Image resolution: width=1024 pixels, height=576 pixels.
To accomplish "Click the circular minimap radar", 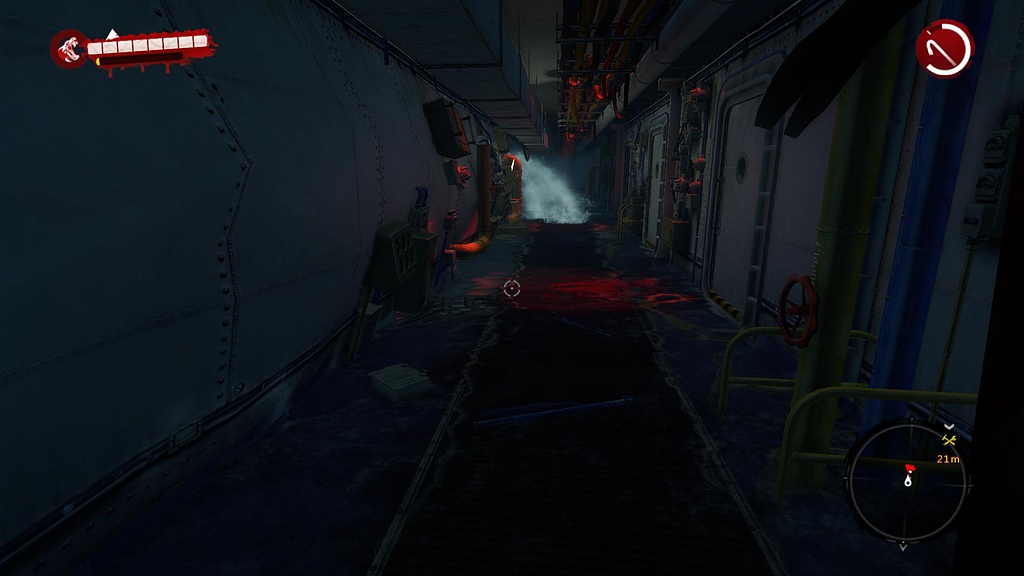I will pos(906,481).
